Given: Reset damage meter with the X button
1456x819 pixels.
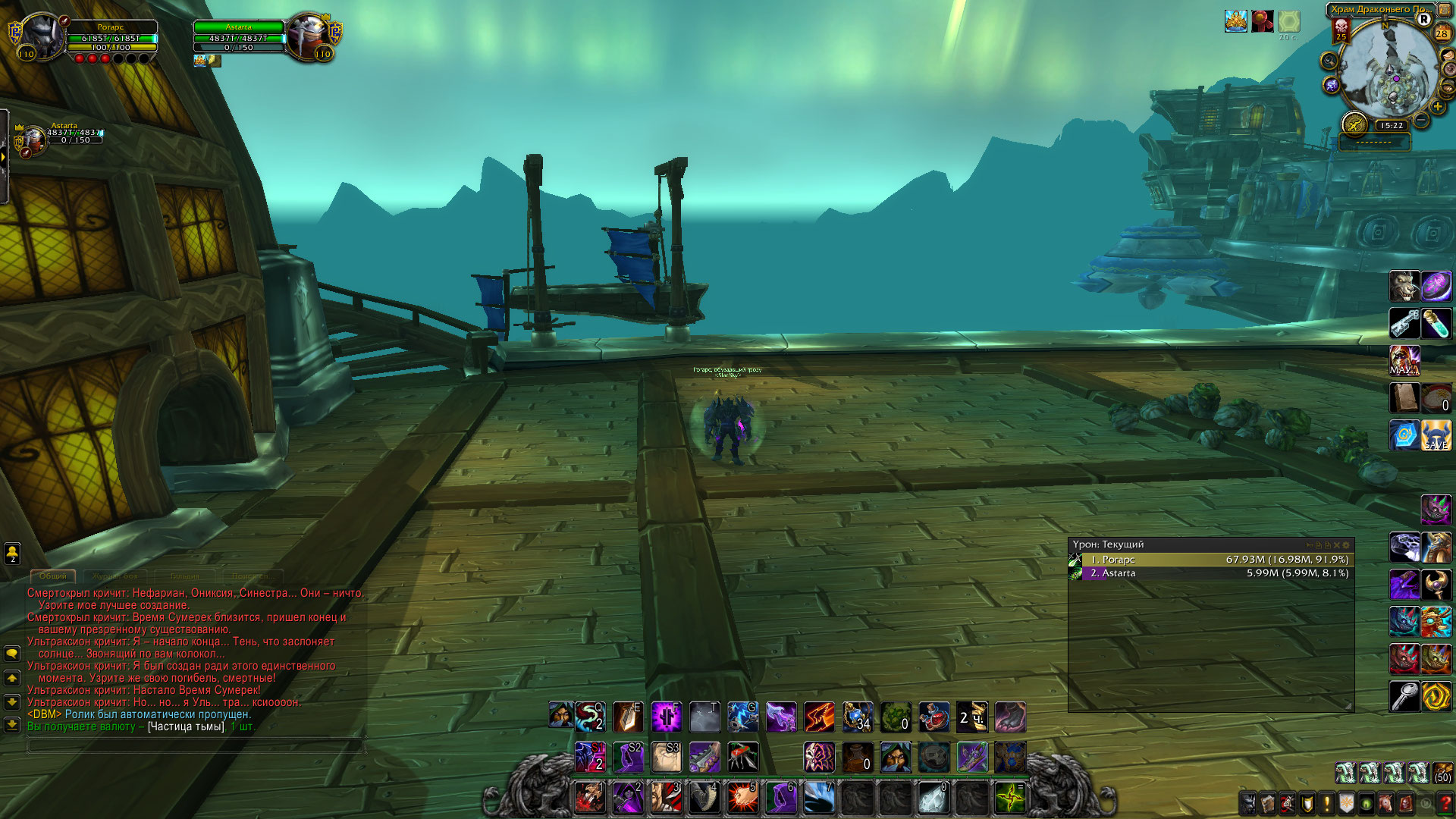Looking at the screenshot, I should coord(1337,545).
